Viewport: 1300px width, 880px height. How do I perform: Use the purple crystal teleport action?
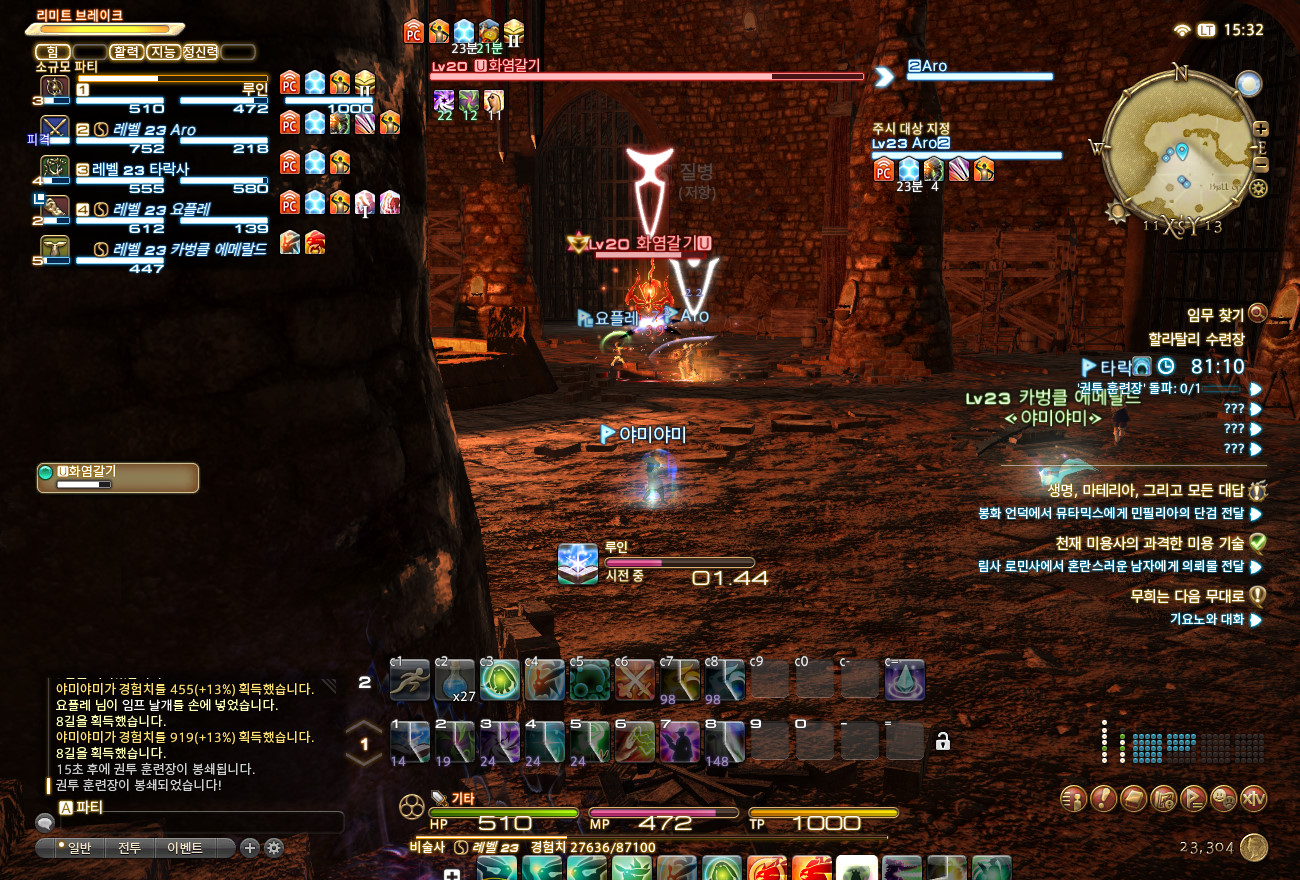click(x=904, y=681)
